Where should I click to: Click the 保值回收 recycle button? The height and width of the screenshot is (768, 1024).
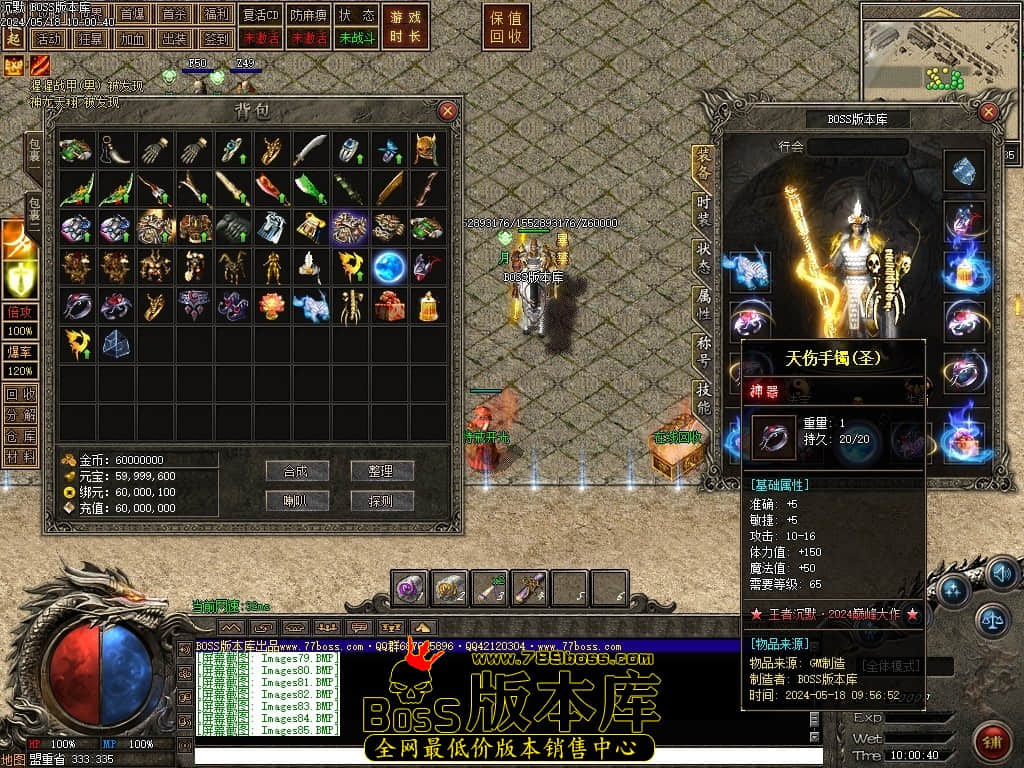point(507,27)
